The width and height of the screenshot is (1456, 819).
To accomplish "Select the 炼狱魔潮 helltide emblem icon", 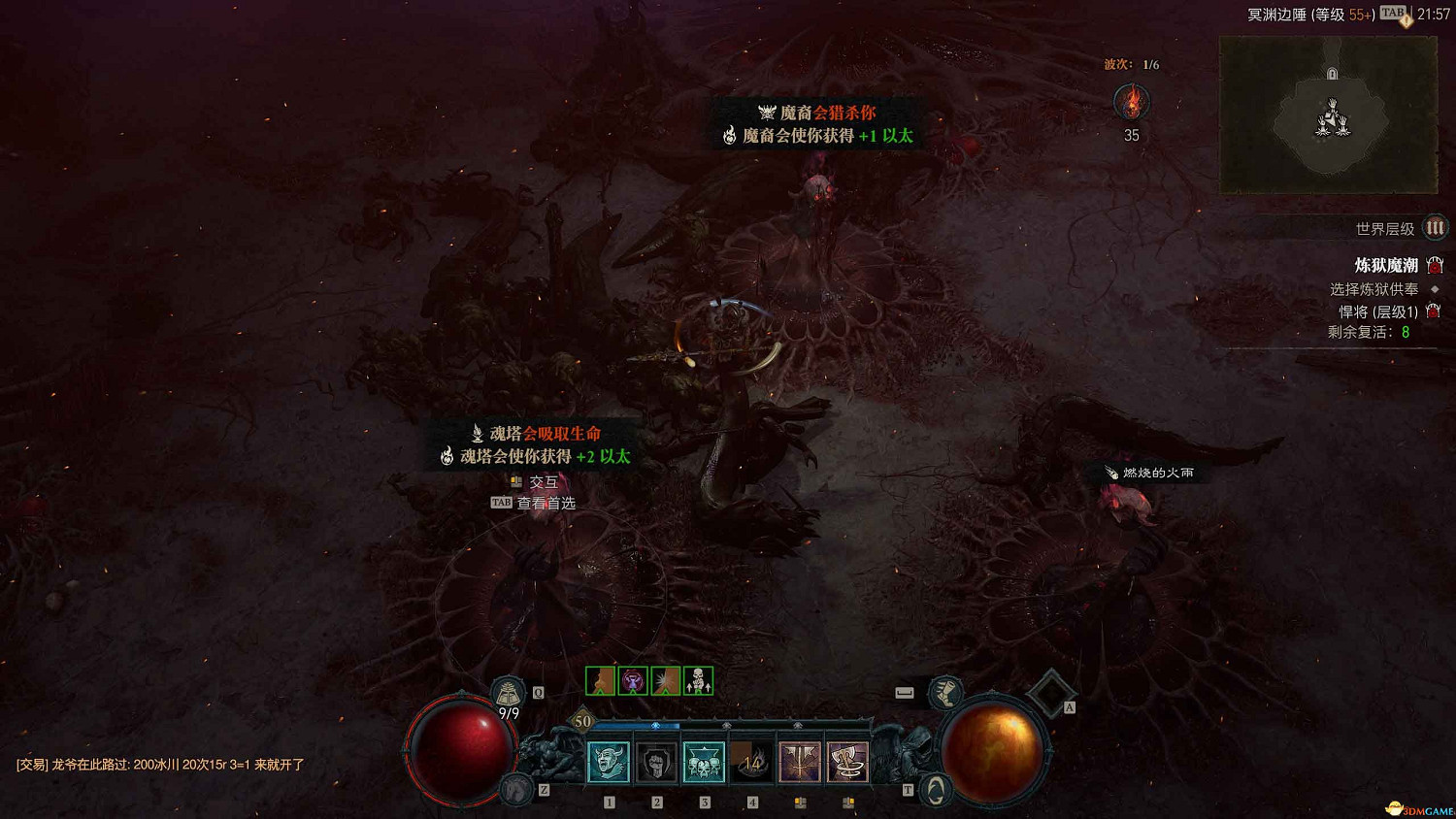I will [1436, 264].
